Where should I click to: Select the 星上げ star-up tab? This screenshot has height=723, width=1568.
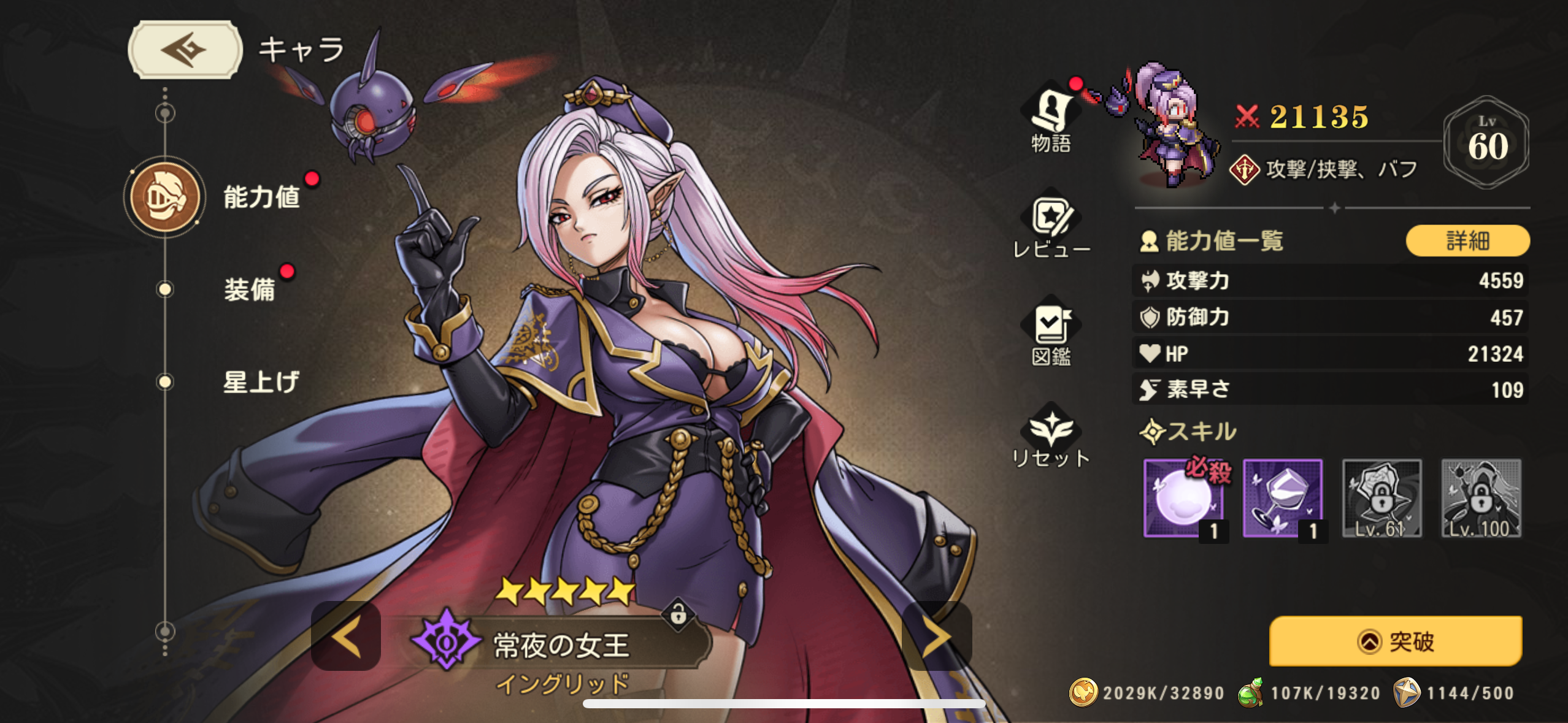tap(260, 382)
